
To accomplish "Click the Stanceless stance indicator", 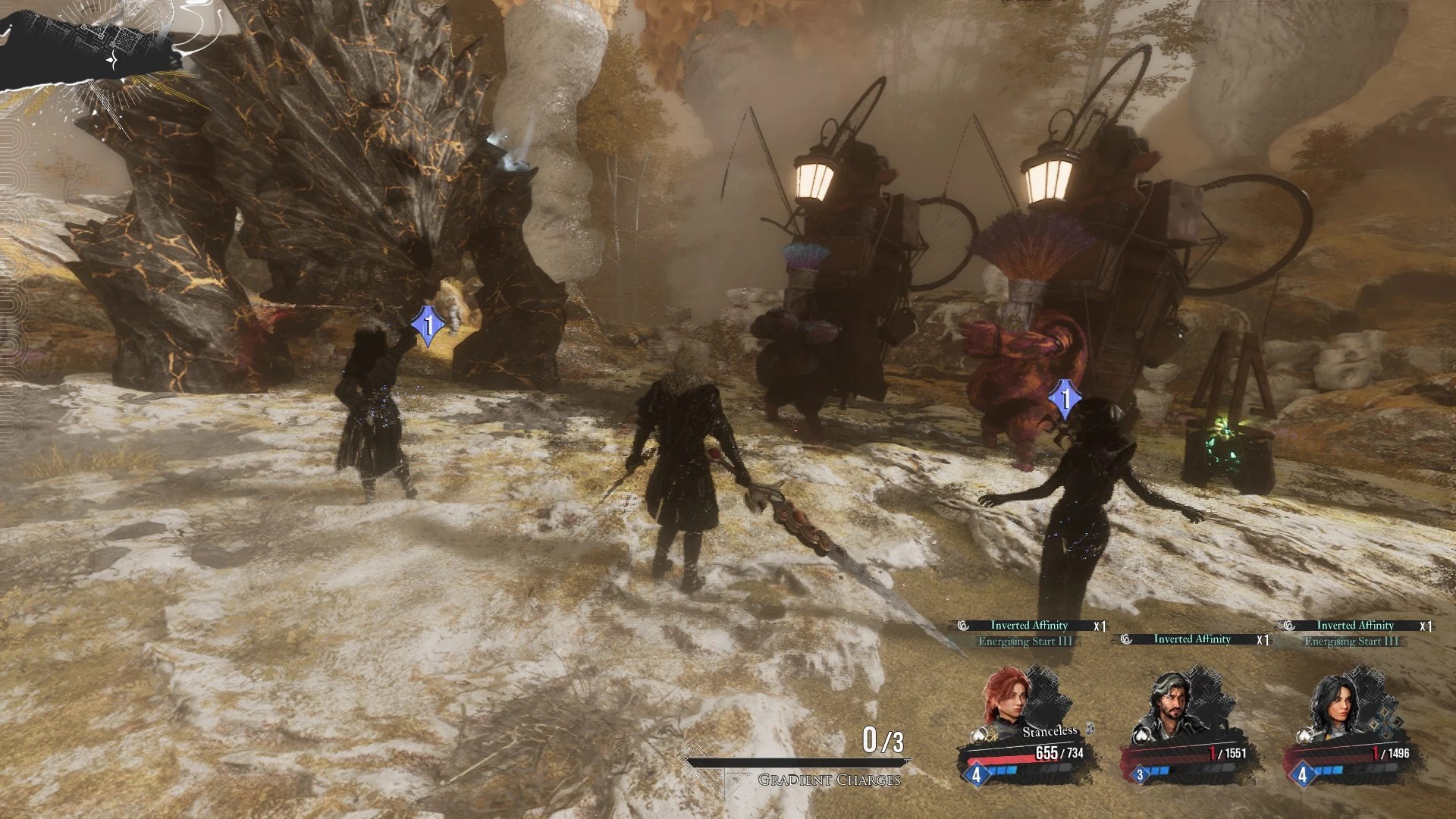I will tap(1050, 731).
